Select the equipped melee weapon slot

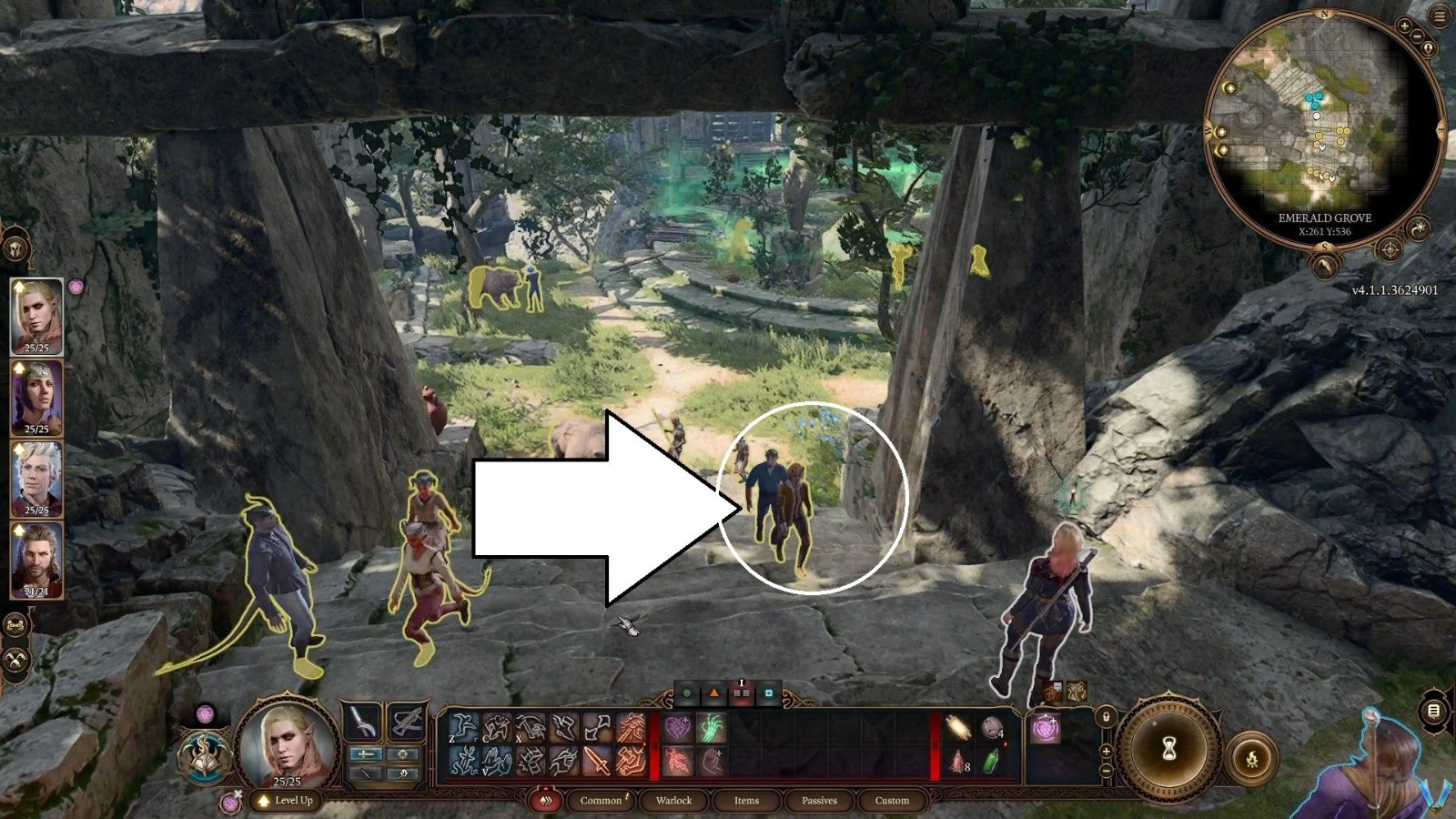click(363, 722)
